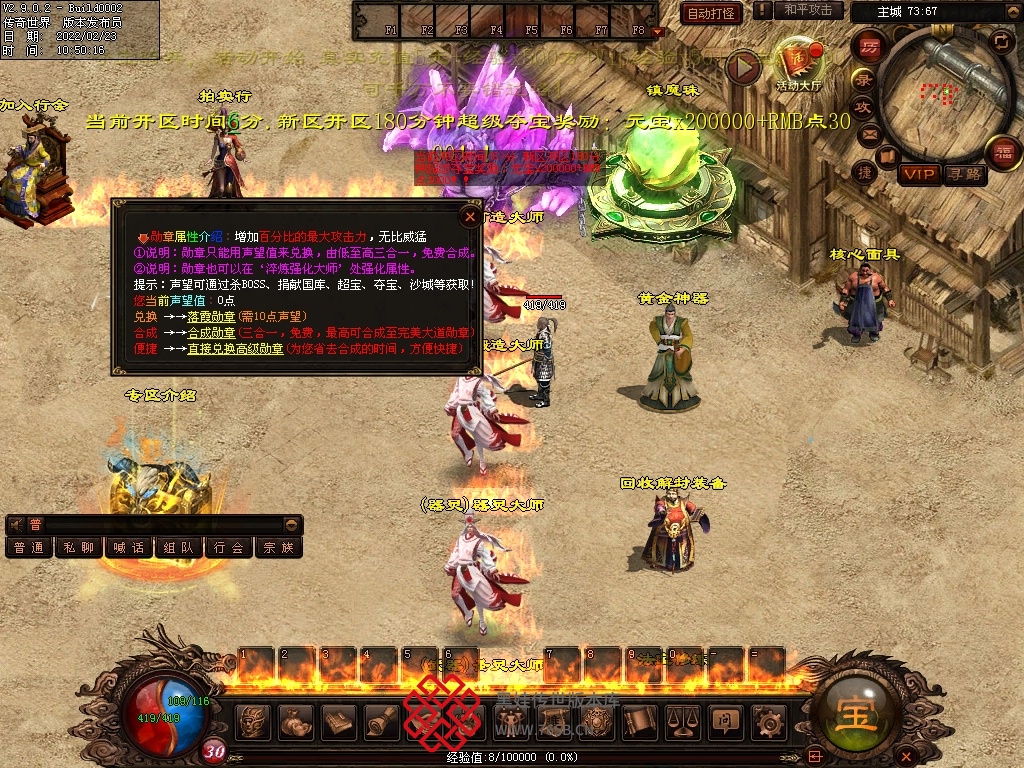Open the VIP panel

click(919, 174)
